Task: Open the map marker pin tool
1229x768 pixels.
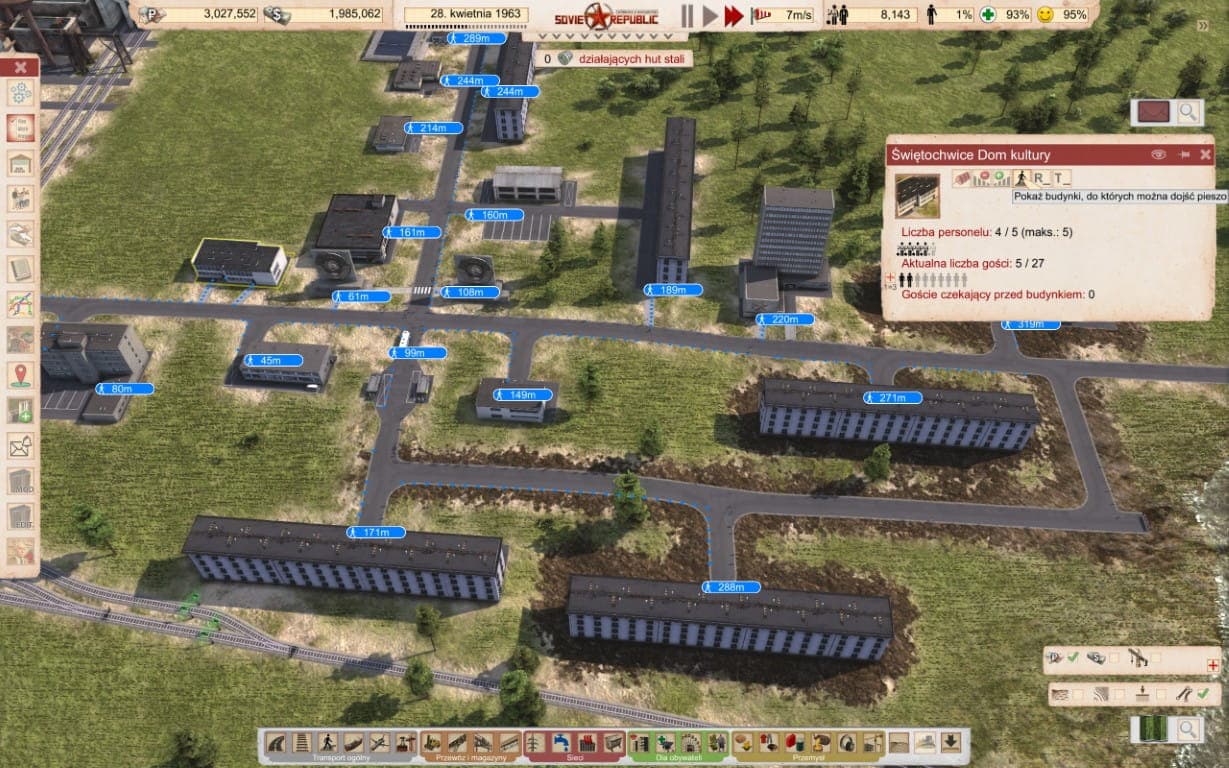Action: [20, 375]
